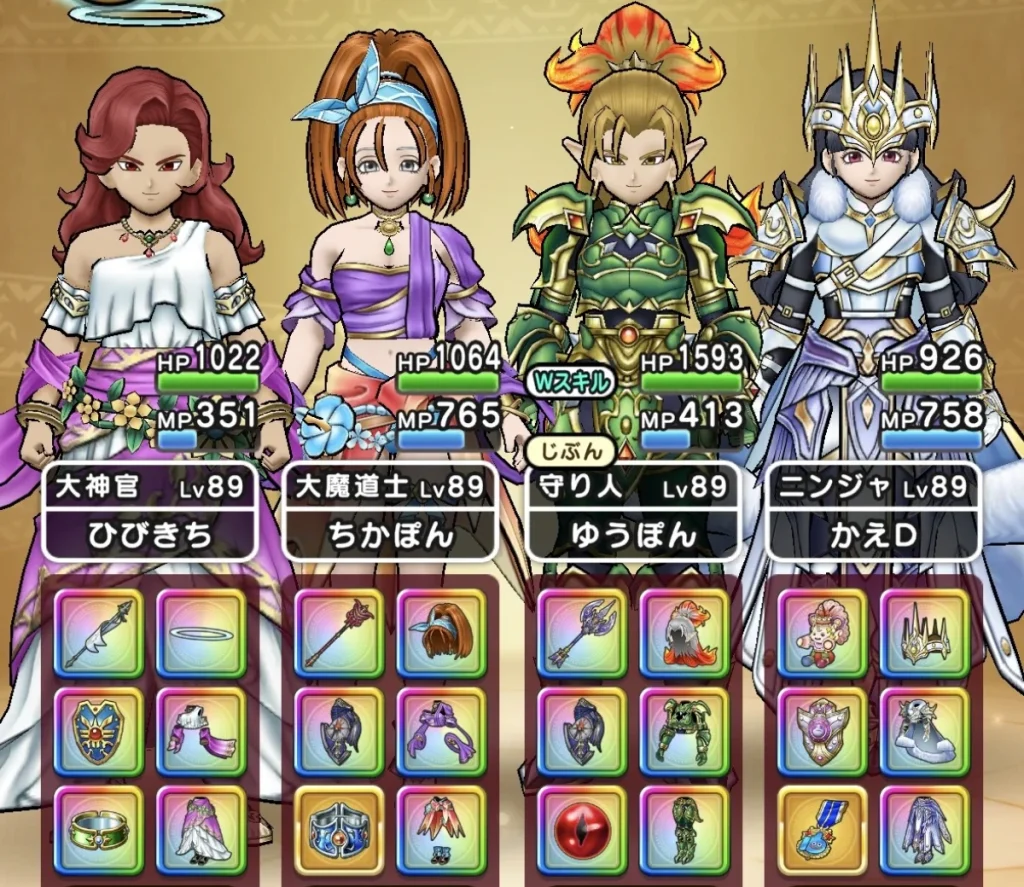Image resolution: width=1024 pixels, height=887 pixels.
Task: Inspect ゆうぽん's halberd axe weapon slot
Action: pyautogui.click(x=583, y=634)
